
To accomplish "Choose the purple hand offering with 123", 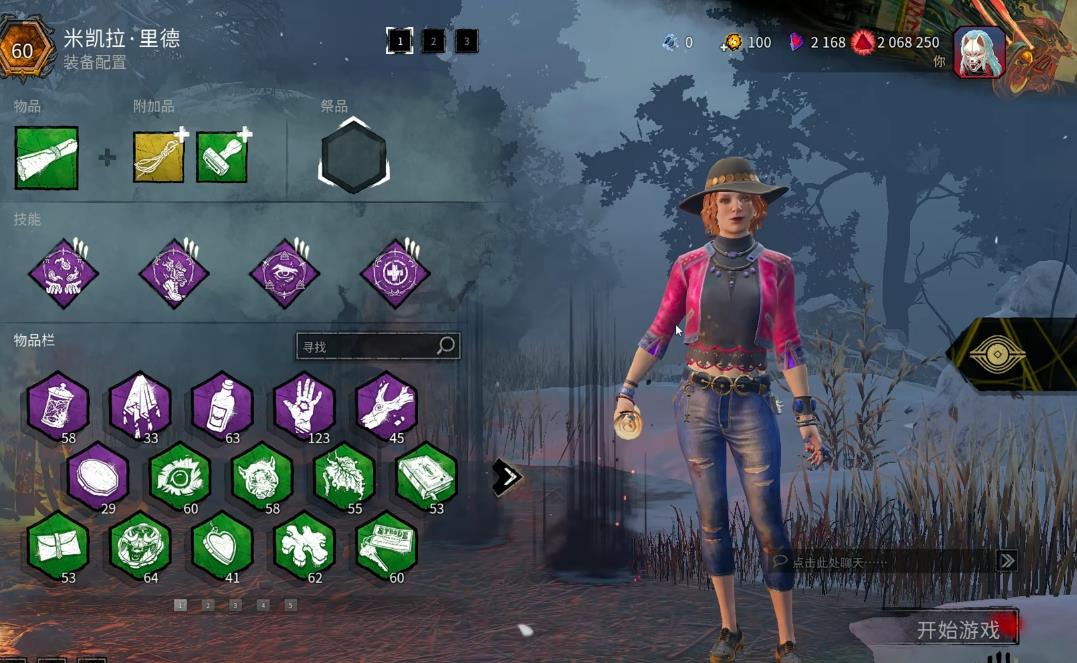I will point(304,405).
